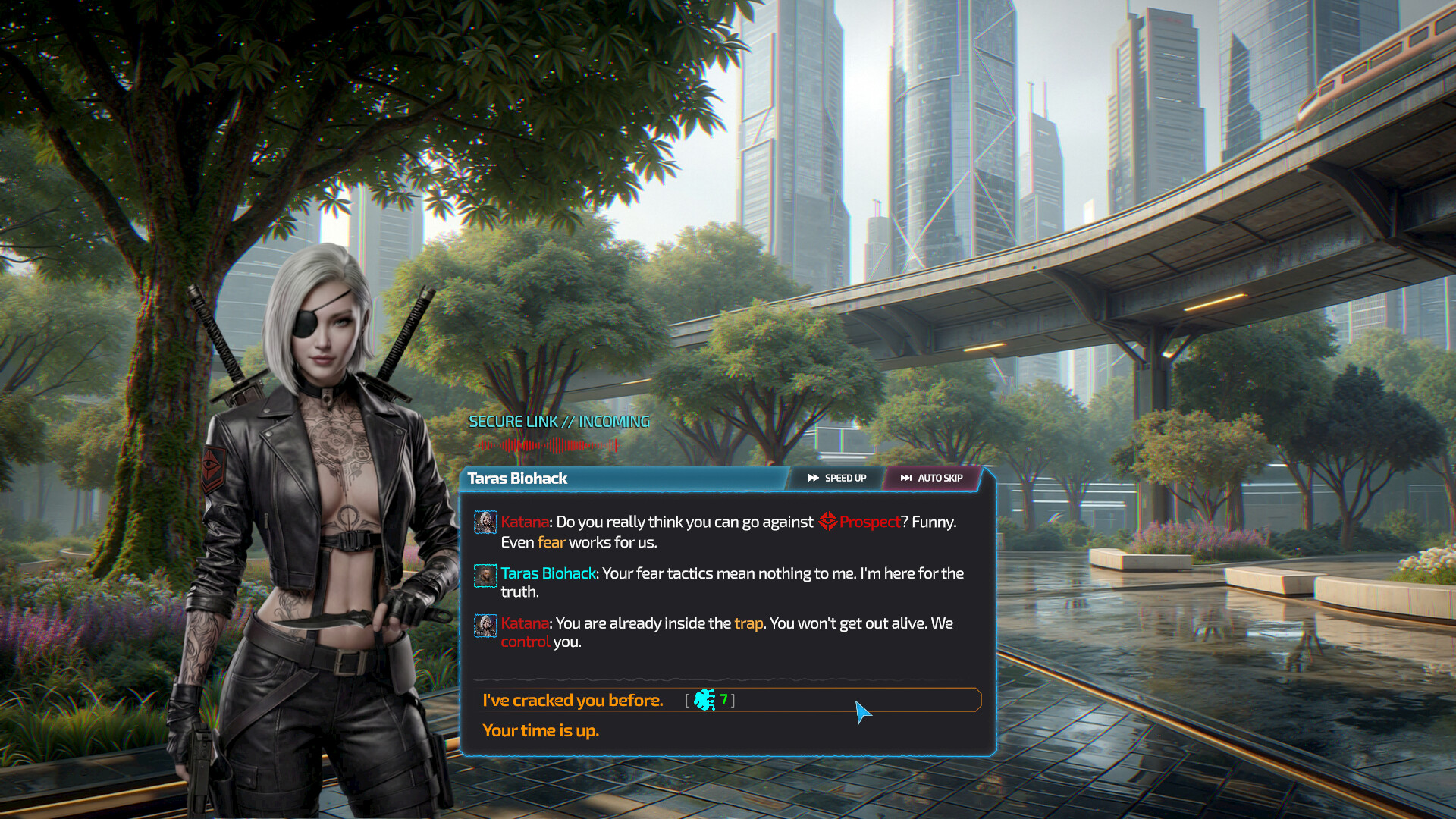1456x819 pixels.
Task: Select Taras Biohack's avatar portrait
Action: (485, 576)
